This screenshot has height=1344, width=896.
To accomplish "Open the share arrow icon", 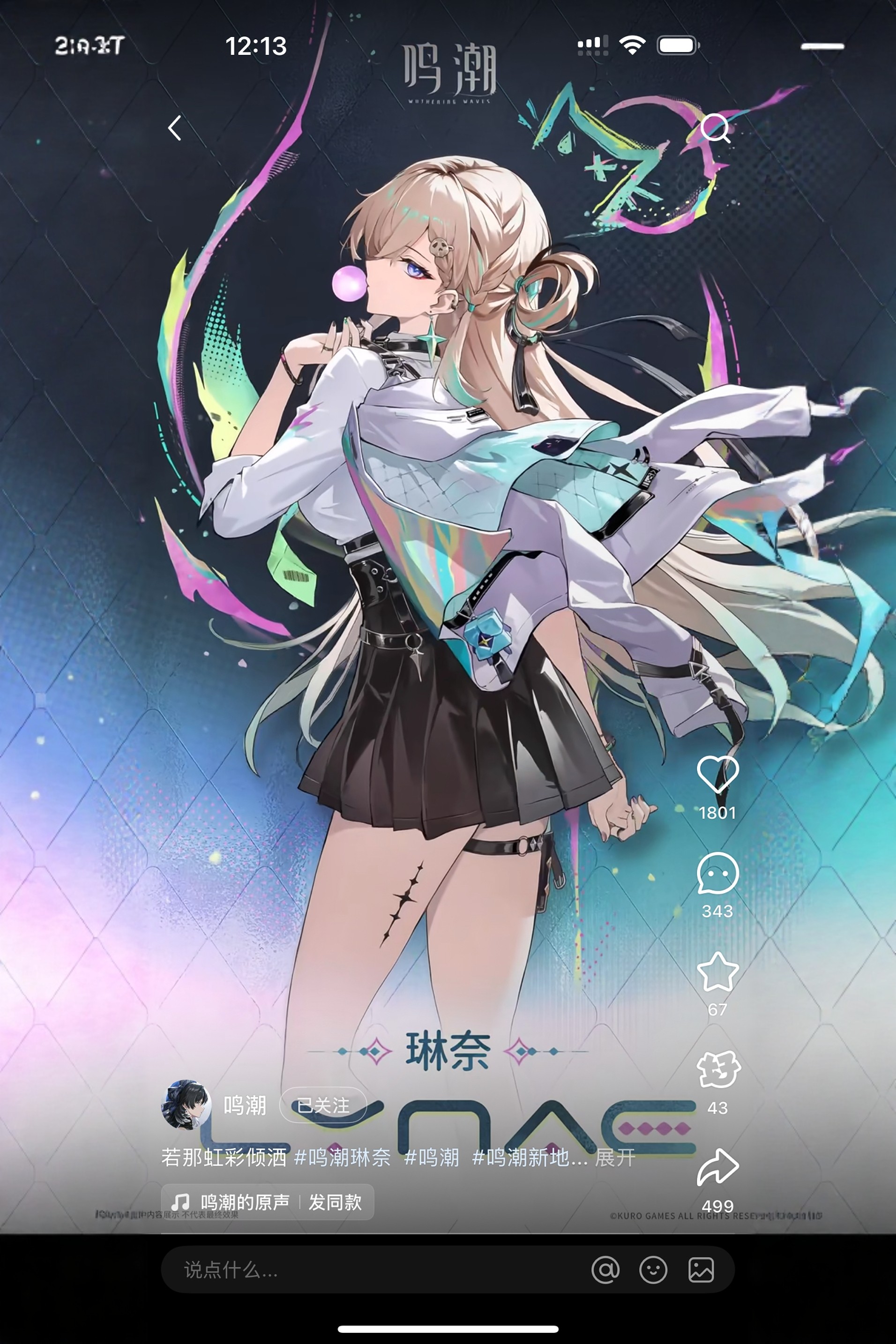I will (x=719, y=1170).
